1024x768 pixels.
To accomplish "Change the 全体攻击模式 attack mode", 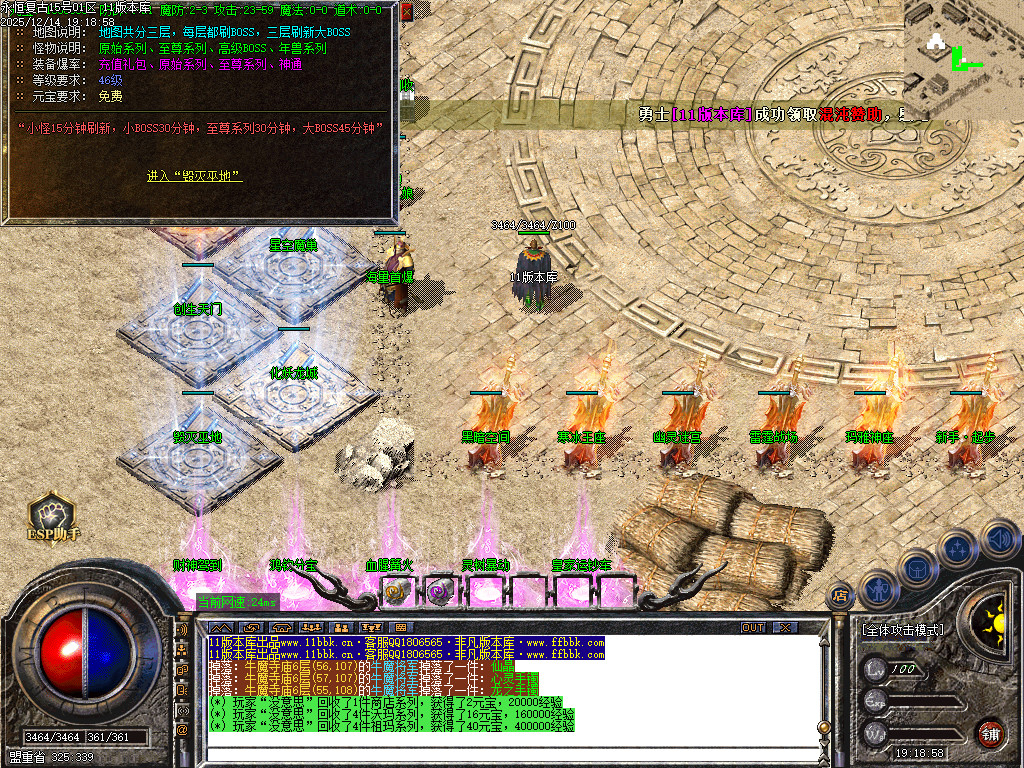I will (902, 631).
